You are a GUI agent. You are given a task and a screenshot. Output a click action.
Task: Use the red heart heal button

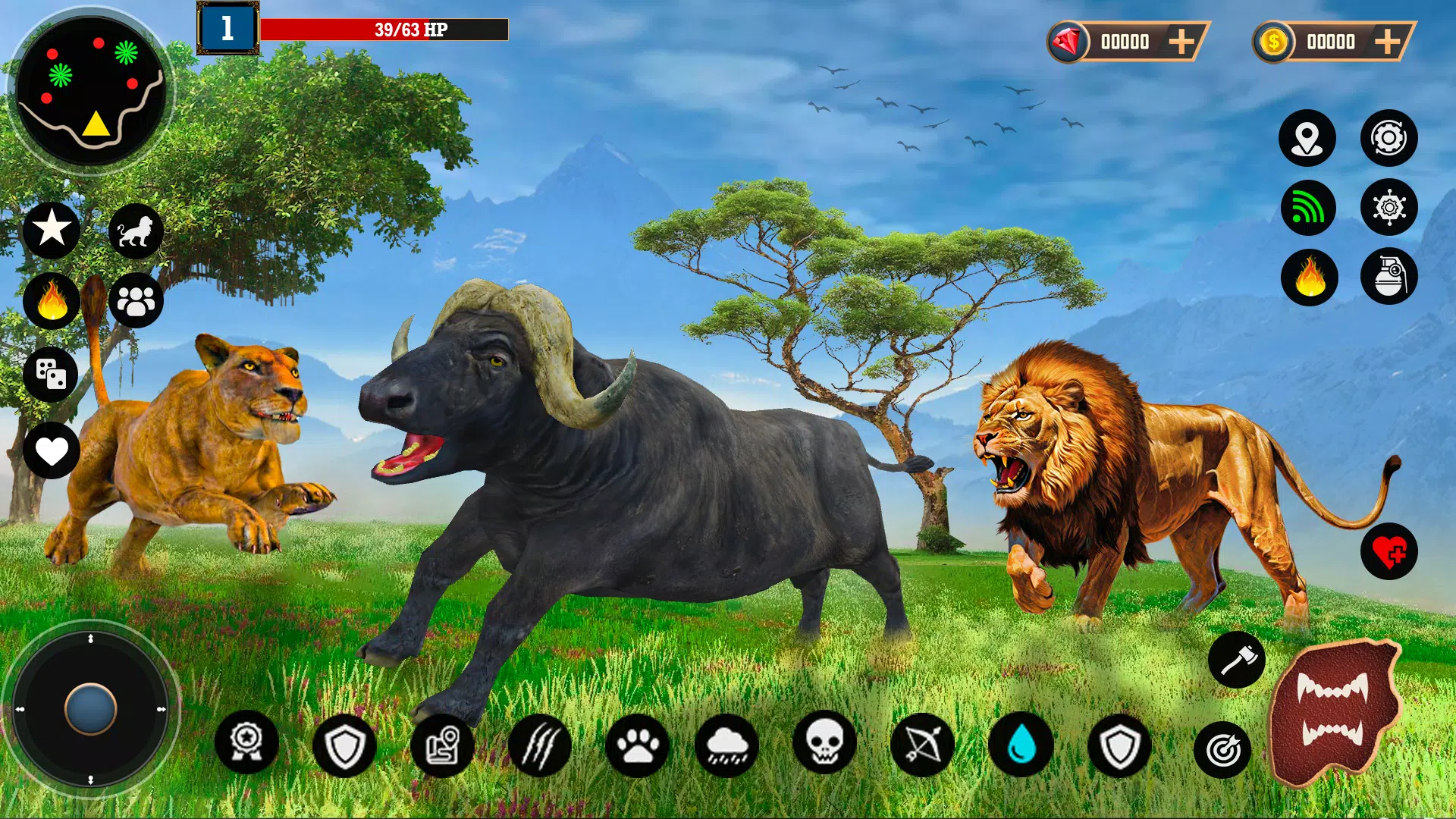[x=1389, y=552]
